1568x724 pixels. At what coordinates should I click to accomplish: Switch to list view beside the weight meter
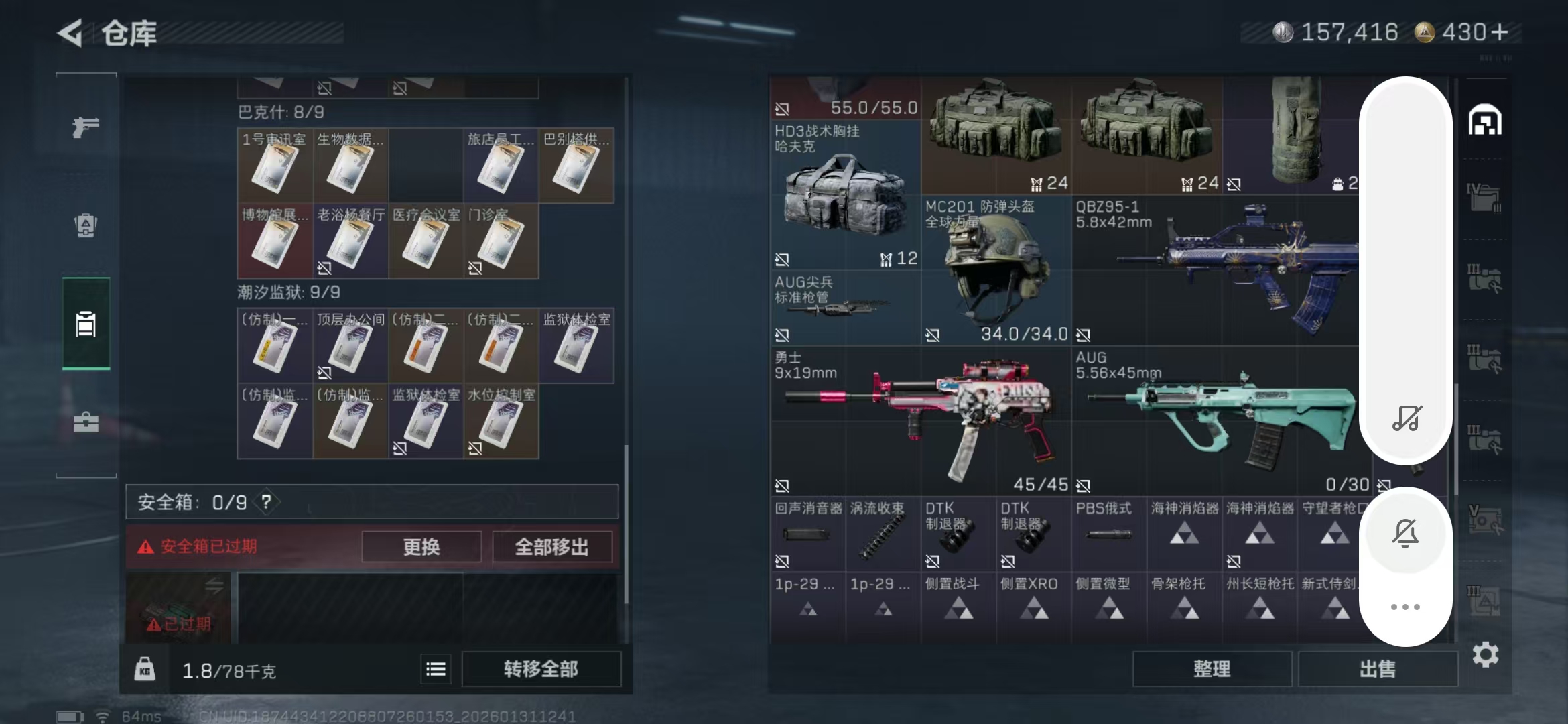click(436, 669)
